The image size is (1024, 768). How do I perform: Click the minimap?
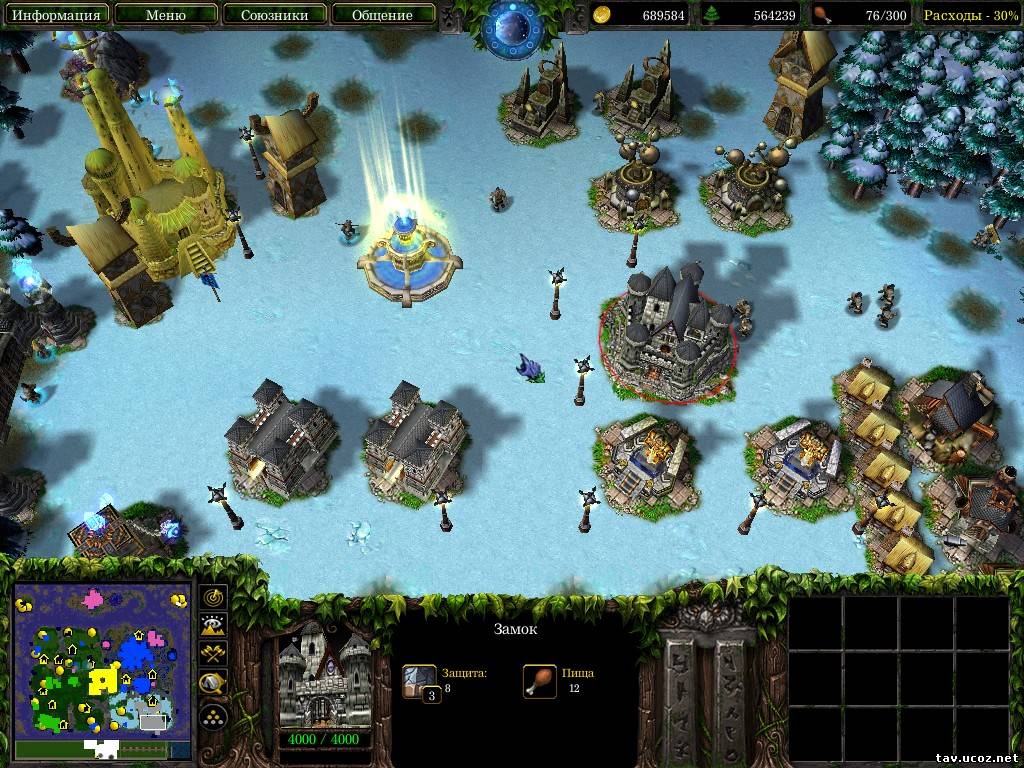coord(101,658)
